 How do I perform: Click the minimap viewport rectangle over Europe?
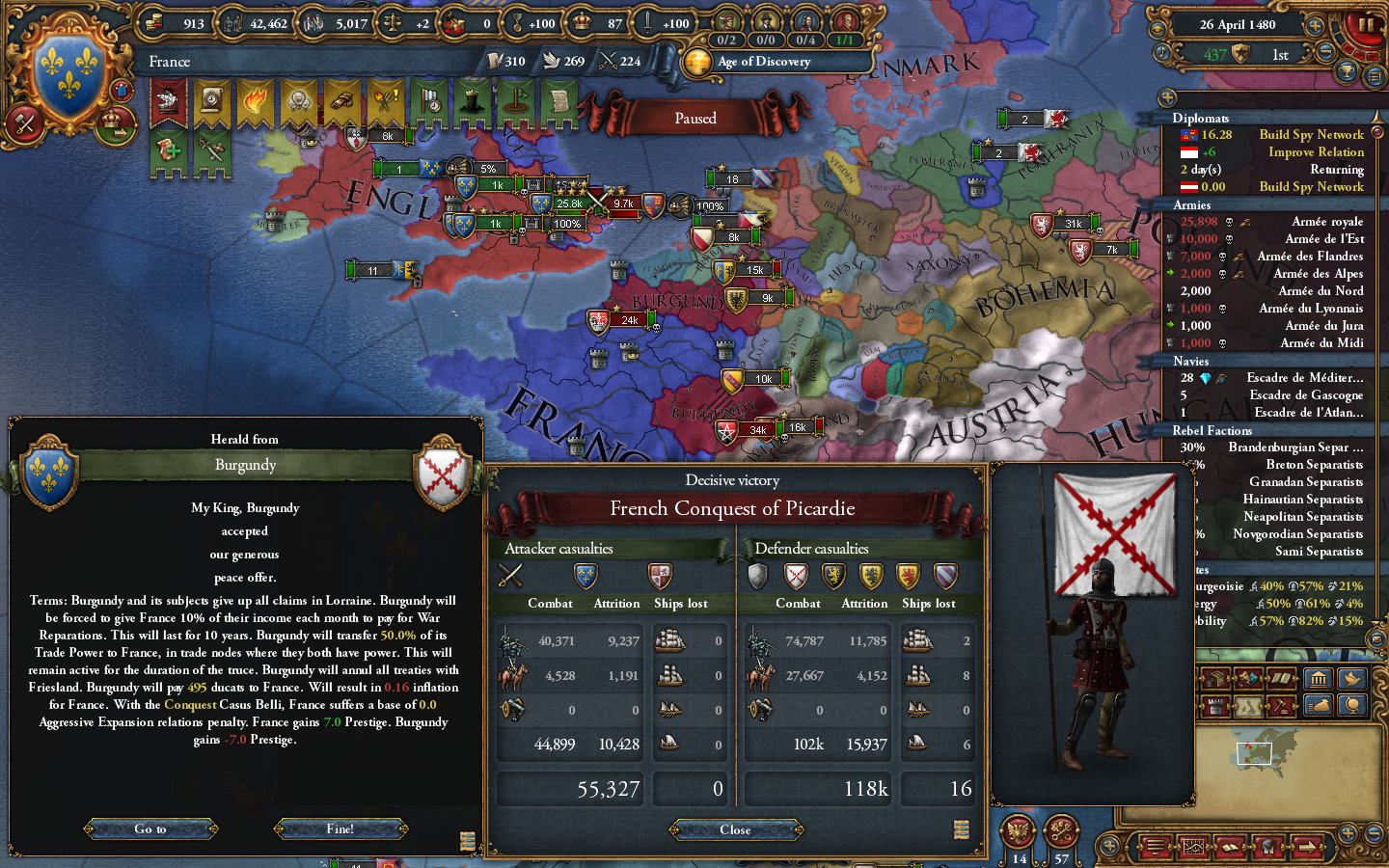pos(1254,753)
